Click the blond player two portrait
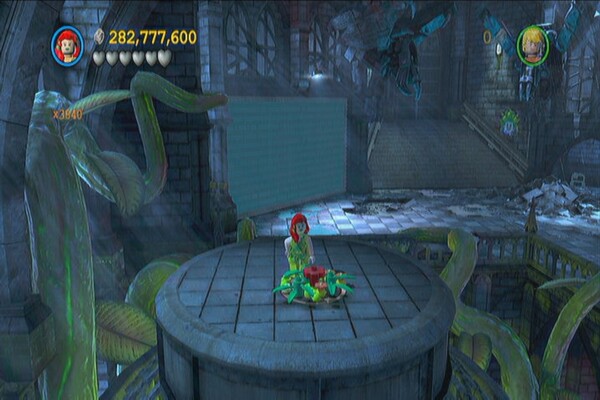This screenshot has width=600, height=400. click(x=533, y=45)
